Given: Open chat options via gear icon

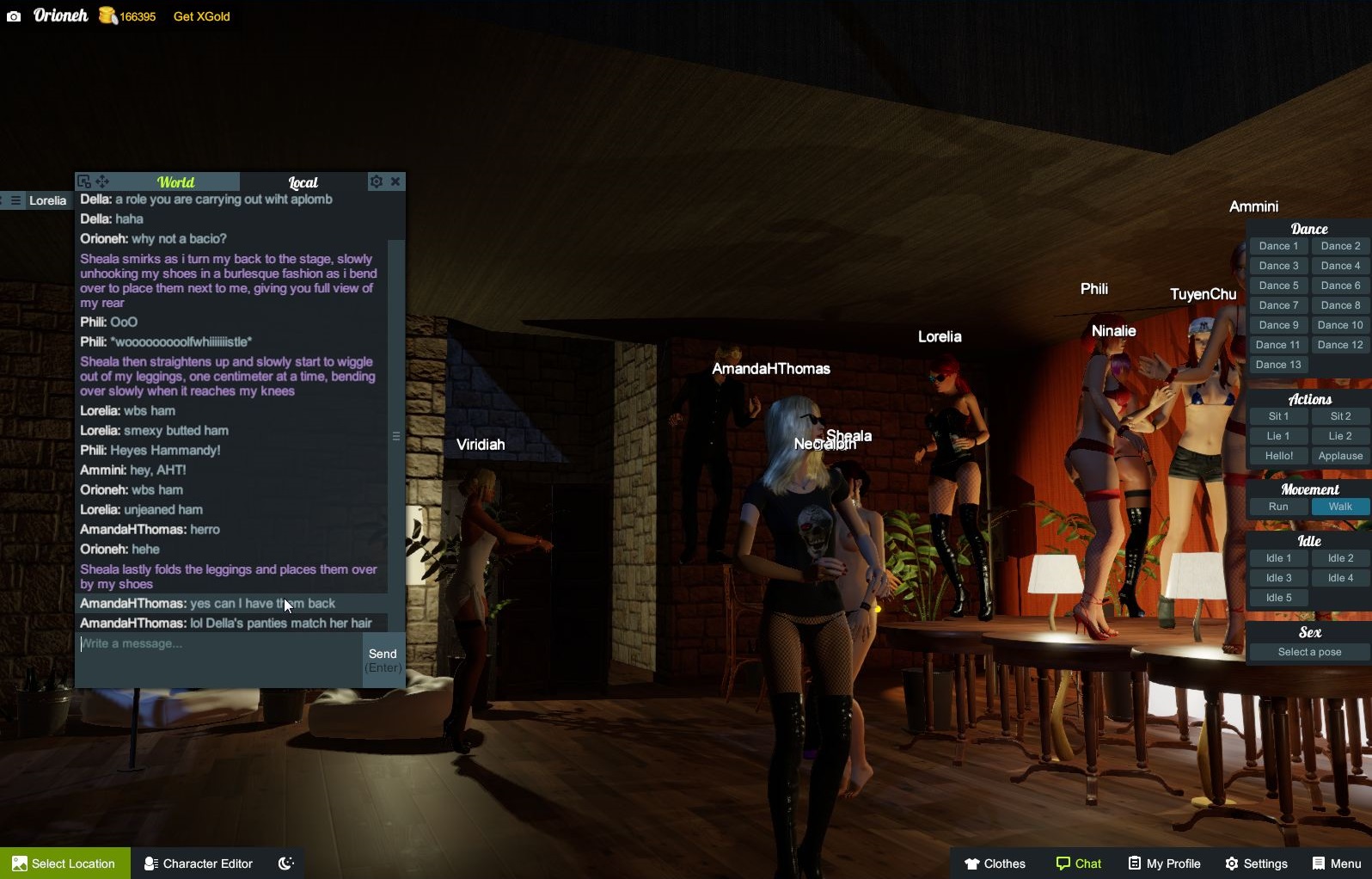Looking at the screenshot, I should point(377,181).
